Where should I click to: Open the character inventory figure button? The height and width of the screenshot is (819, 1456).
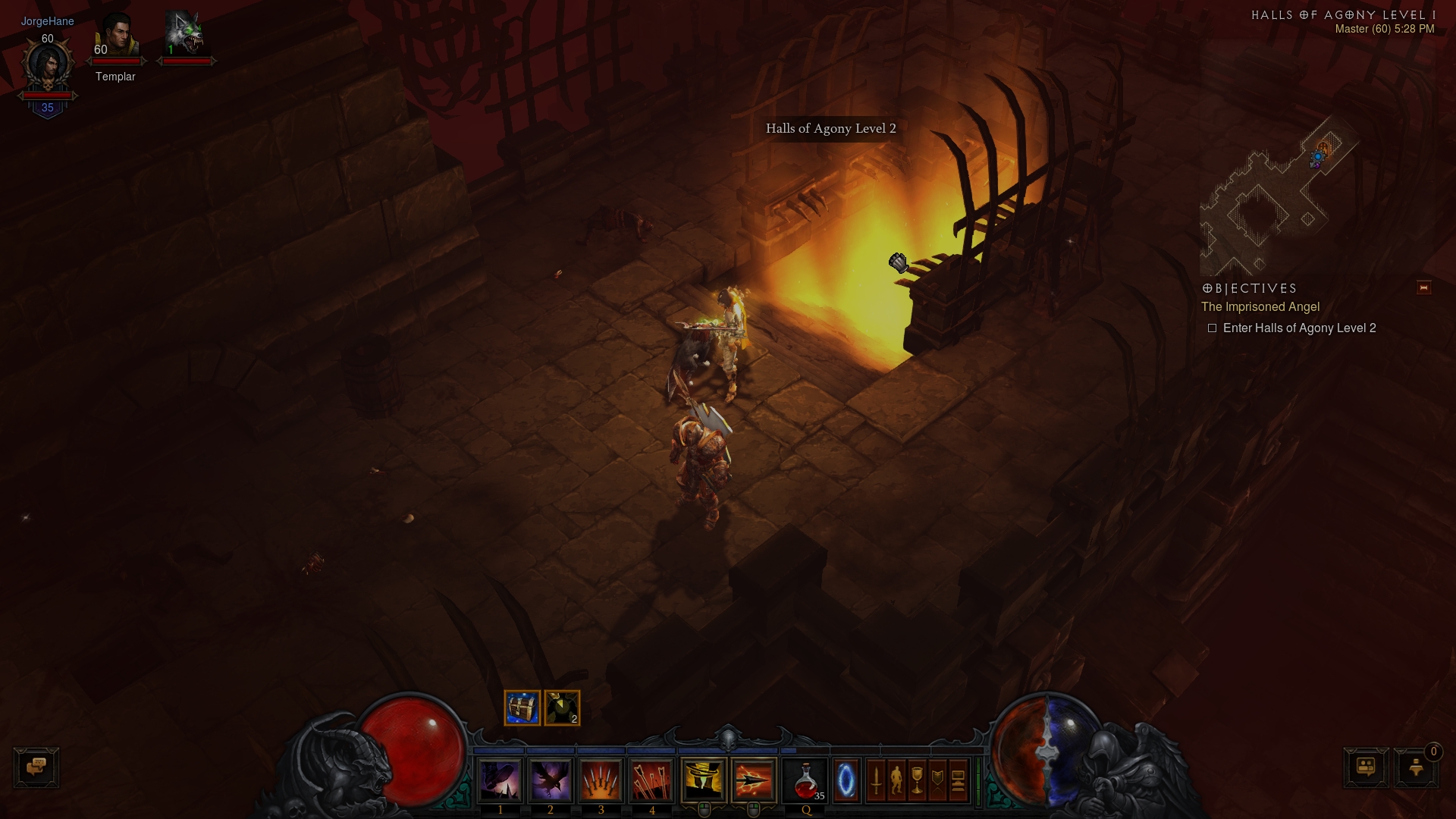pos(896,780)
